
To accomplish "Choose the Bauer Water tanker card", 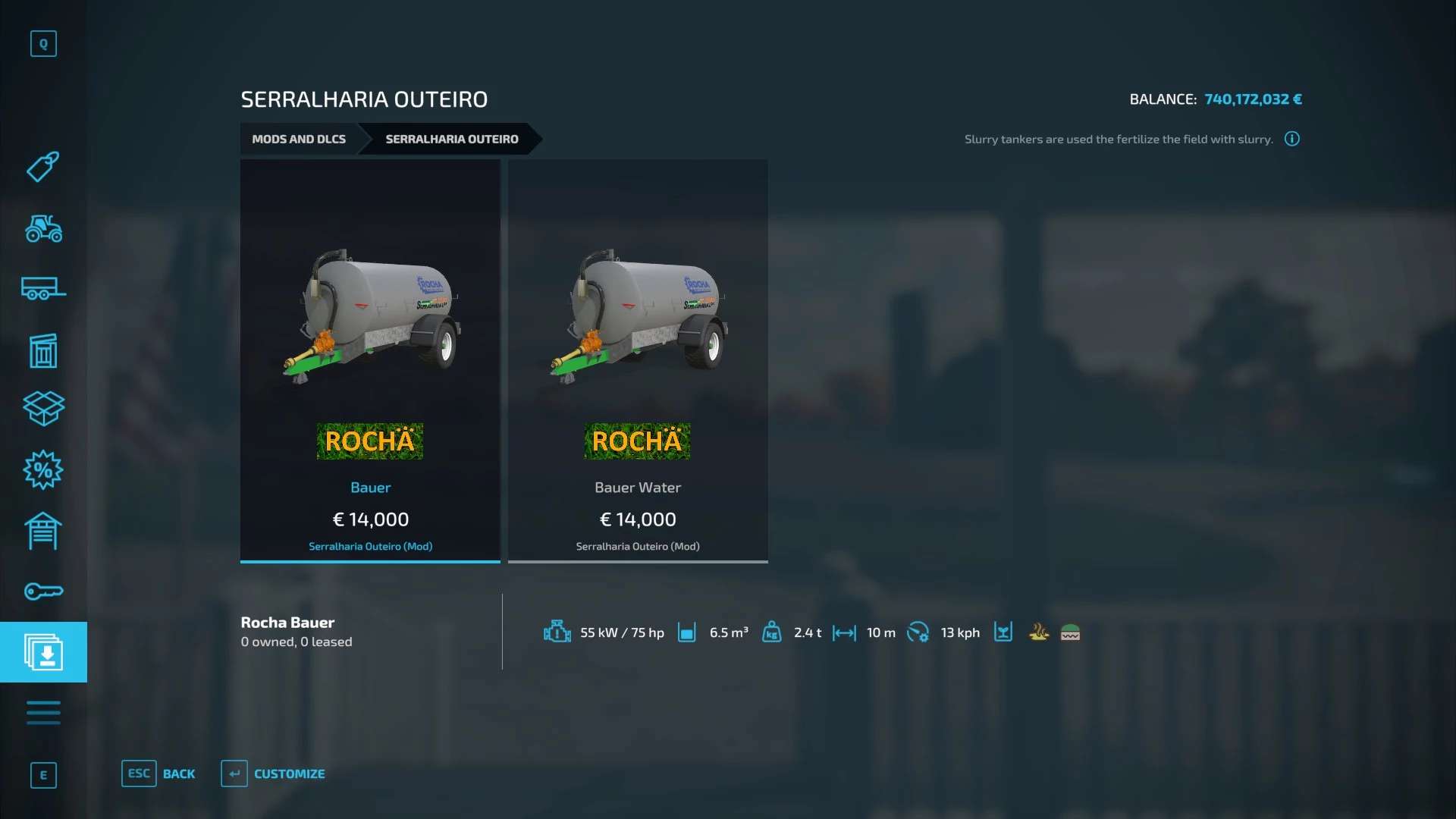I will [638, 360].
